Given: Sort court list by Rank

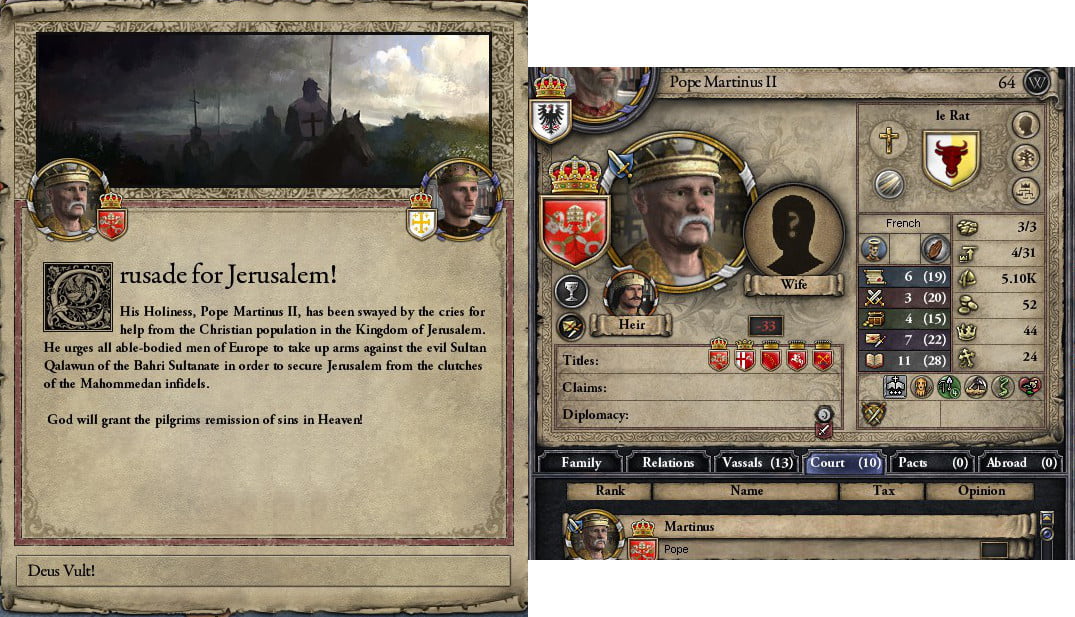Looking at the screenshot, I should [x=609, y=491].
